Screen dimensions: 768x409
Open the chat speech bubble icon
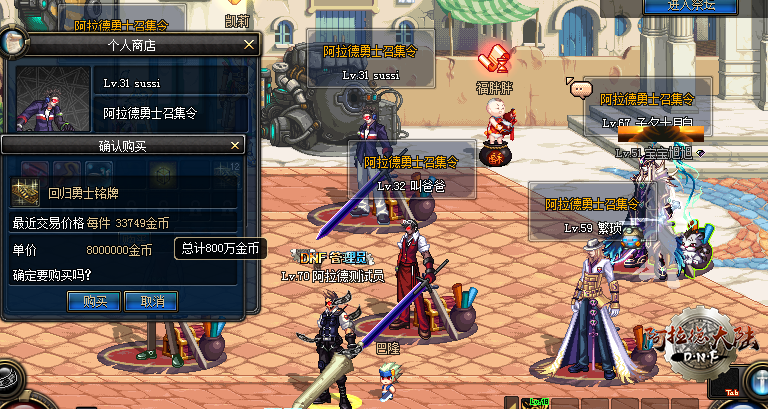pos(579,89)
